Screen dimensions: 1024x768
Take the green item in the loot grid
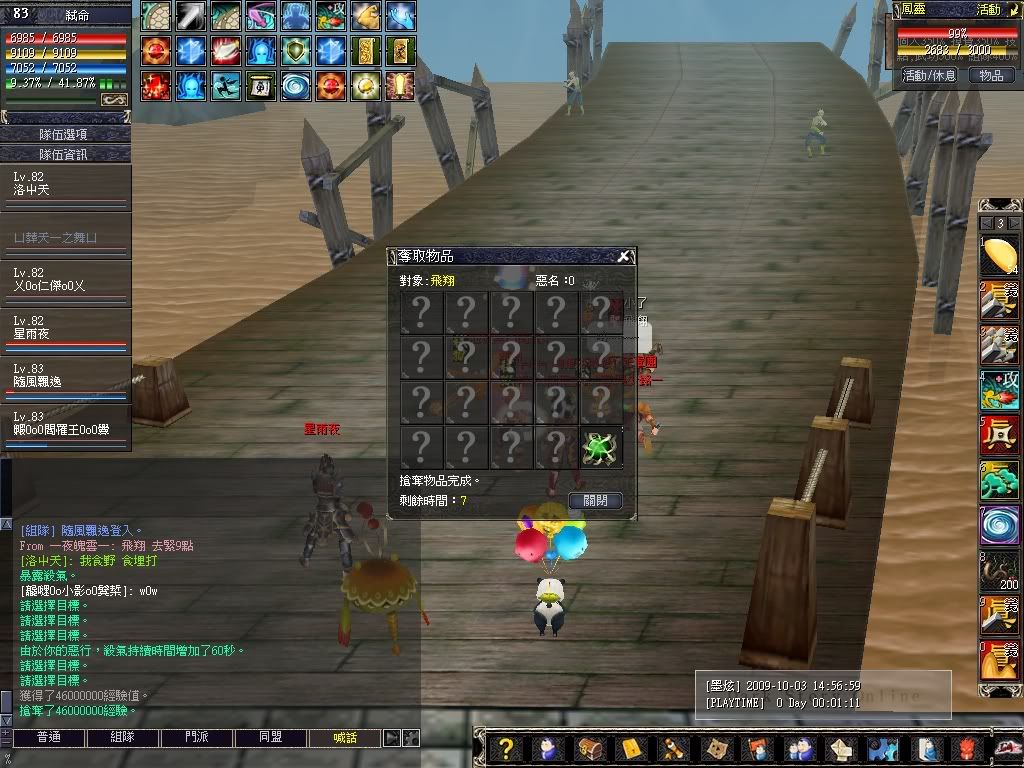click(601, 449)
